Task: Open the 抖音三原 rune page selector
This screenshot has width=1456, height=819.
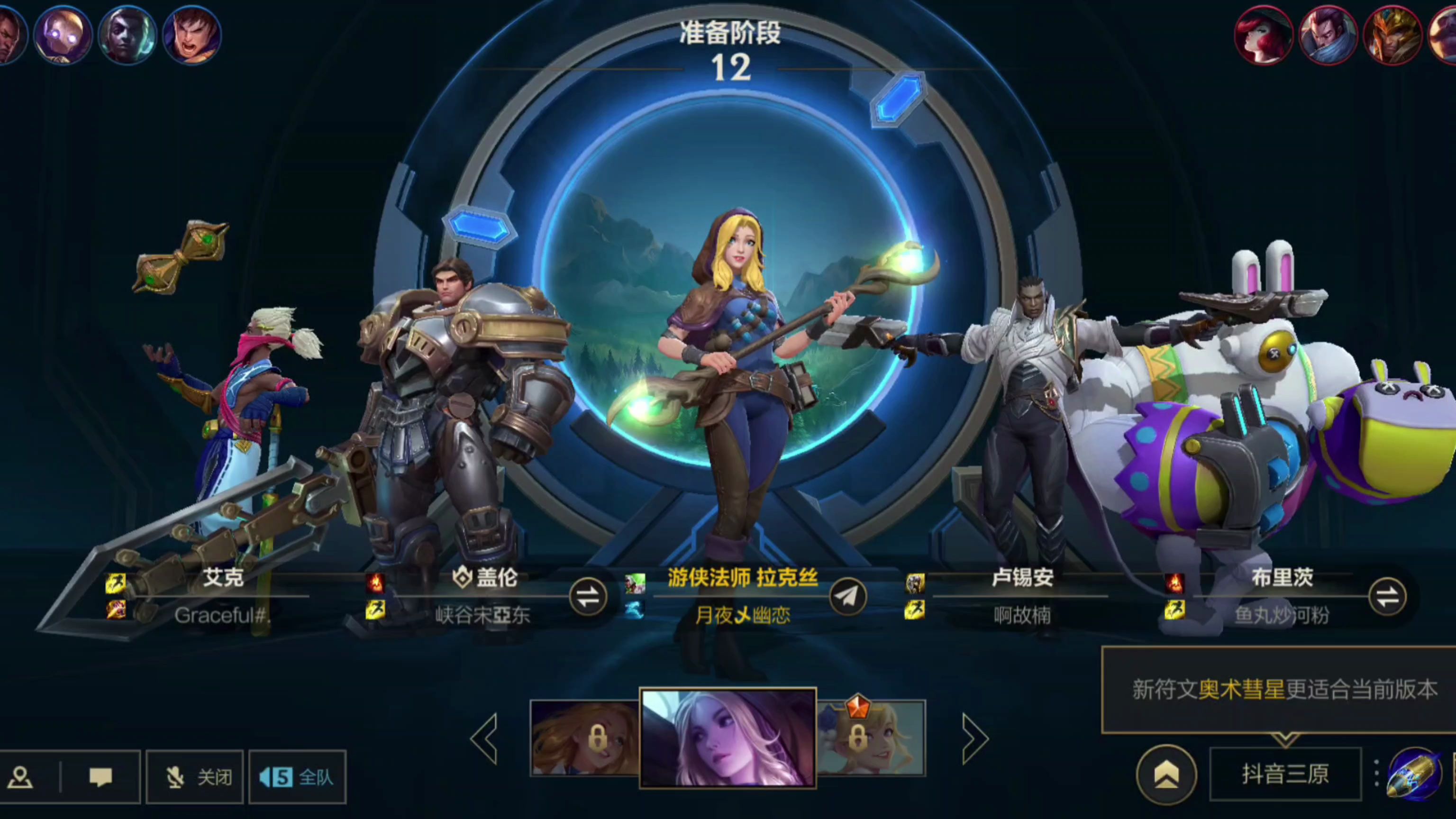Action: click(x=1285, y=774)
